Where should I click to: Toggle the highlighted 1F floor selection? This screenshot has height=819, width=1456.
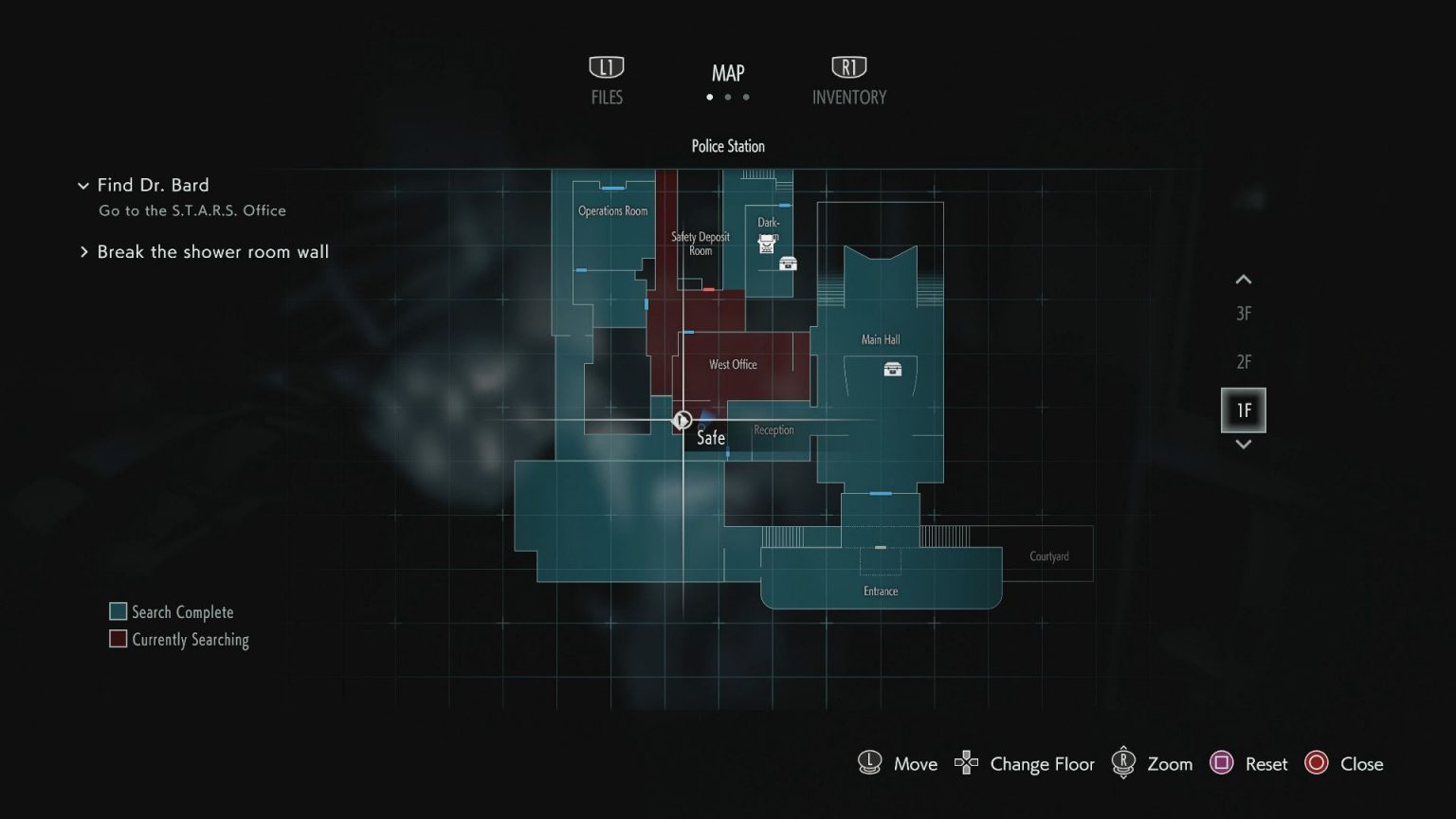point(1243,409)
